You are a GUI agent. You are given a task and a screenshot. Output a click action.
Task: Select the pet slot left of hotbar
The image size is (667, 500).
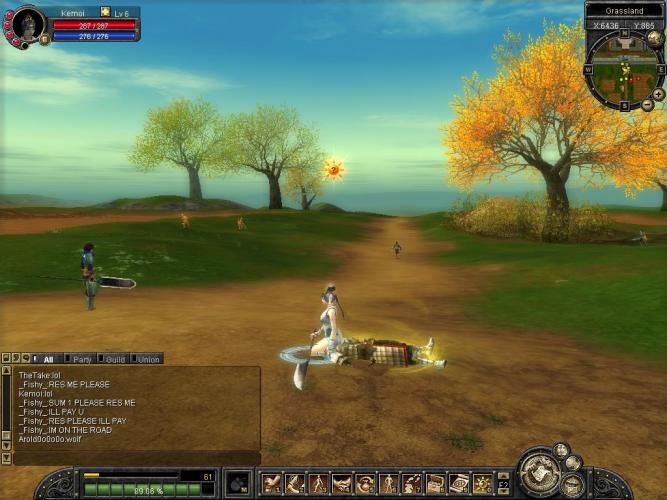[x=238, y=483]
